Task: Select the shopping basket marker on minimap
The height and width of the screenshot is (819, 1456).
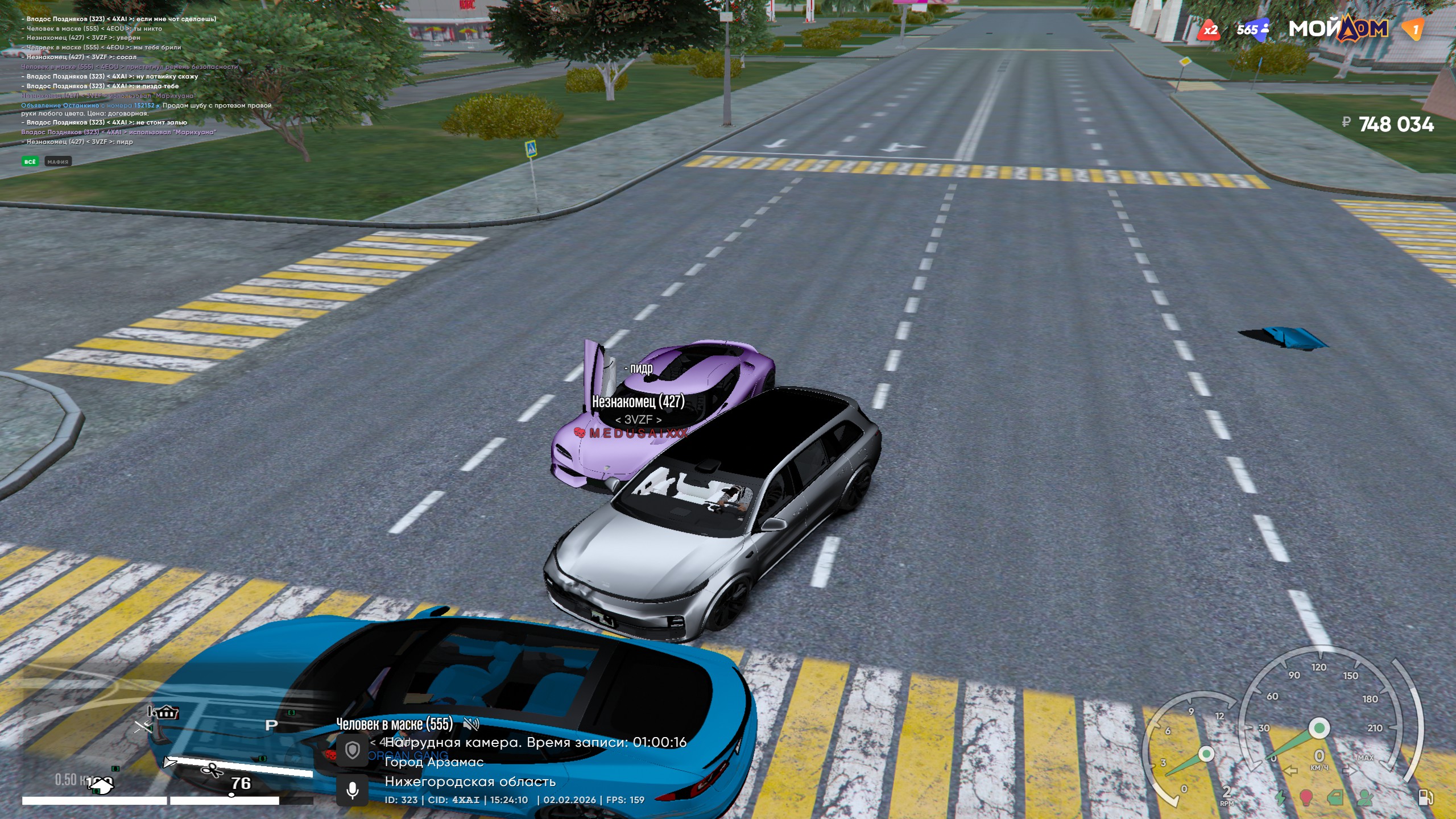Action: coord(167,712)
